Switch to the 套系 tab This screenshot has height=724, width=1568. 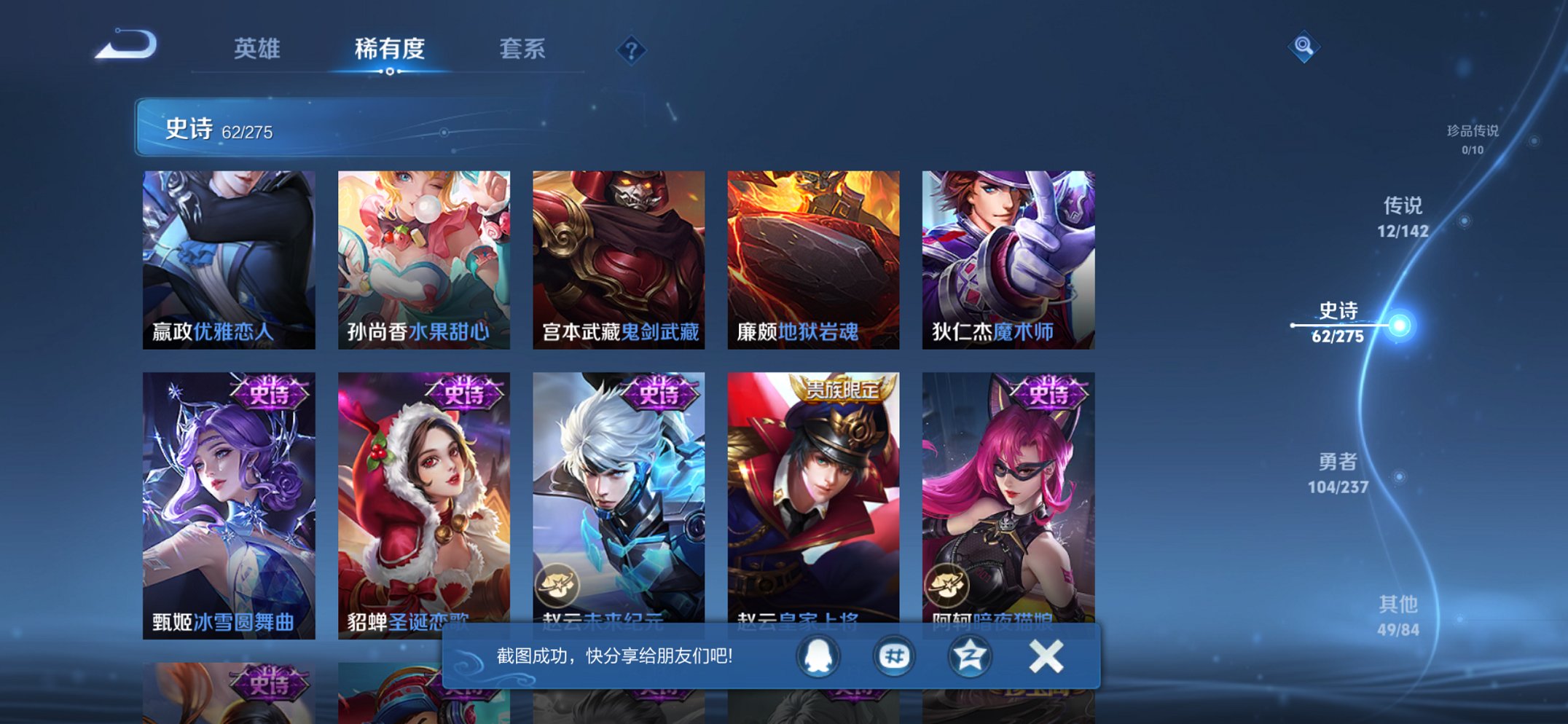click(x=523, y=49)
